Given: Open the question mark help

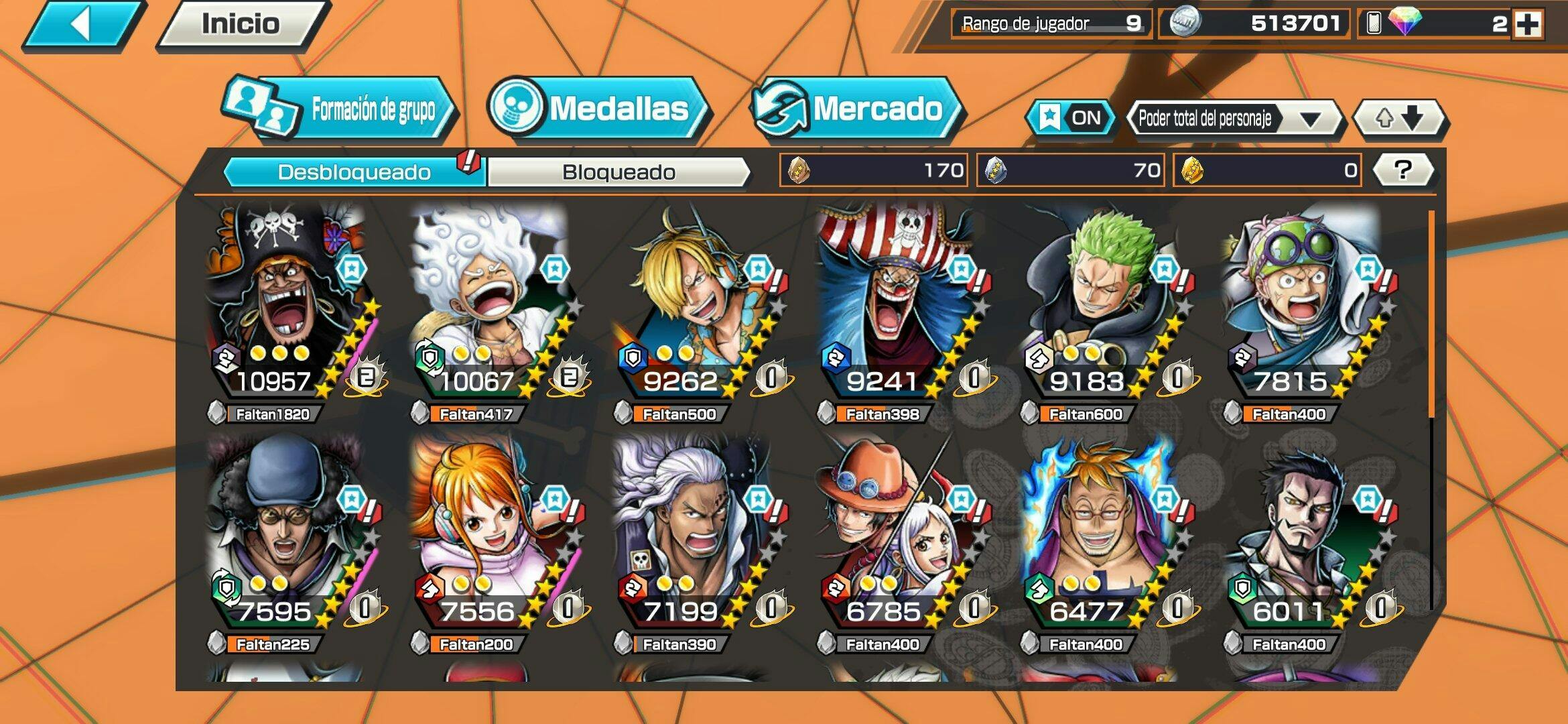Looking at the screenshot, I should [1402, 170].
